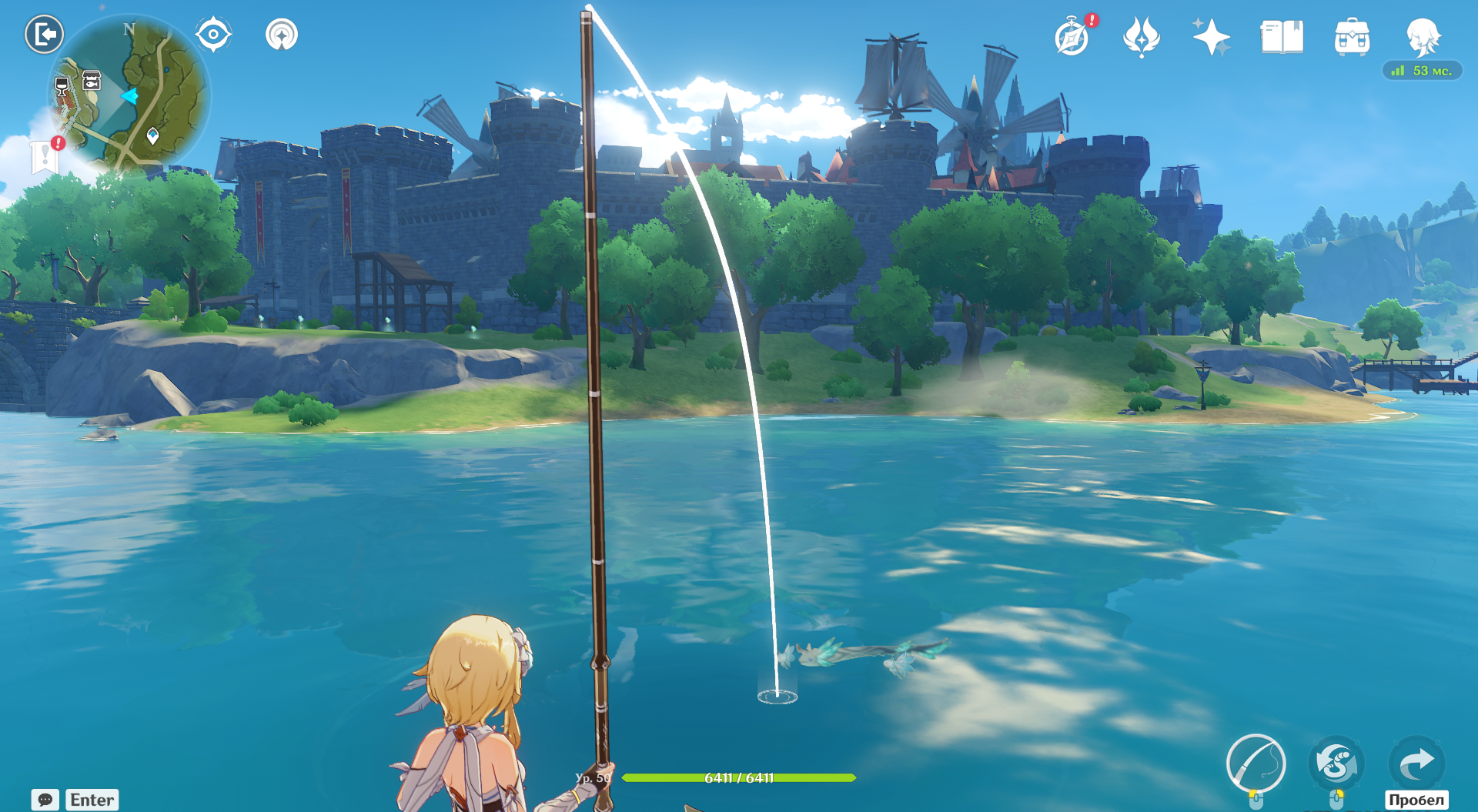Click the crosshair eye icon near minimap
Screen dimensions: 1478x812
pyautogui.click(x=213, y=35)
